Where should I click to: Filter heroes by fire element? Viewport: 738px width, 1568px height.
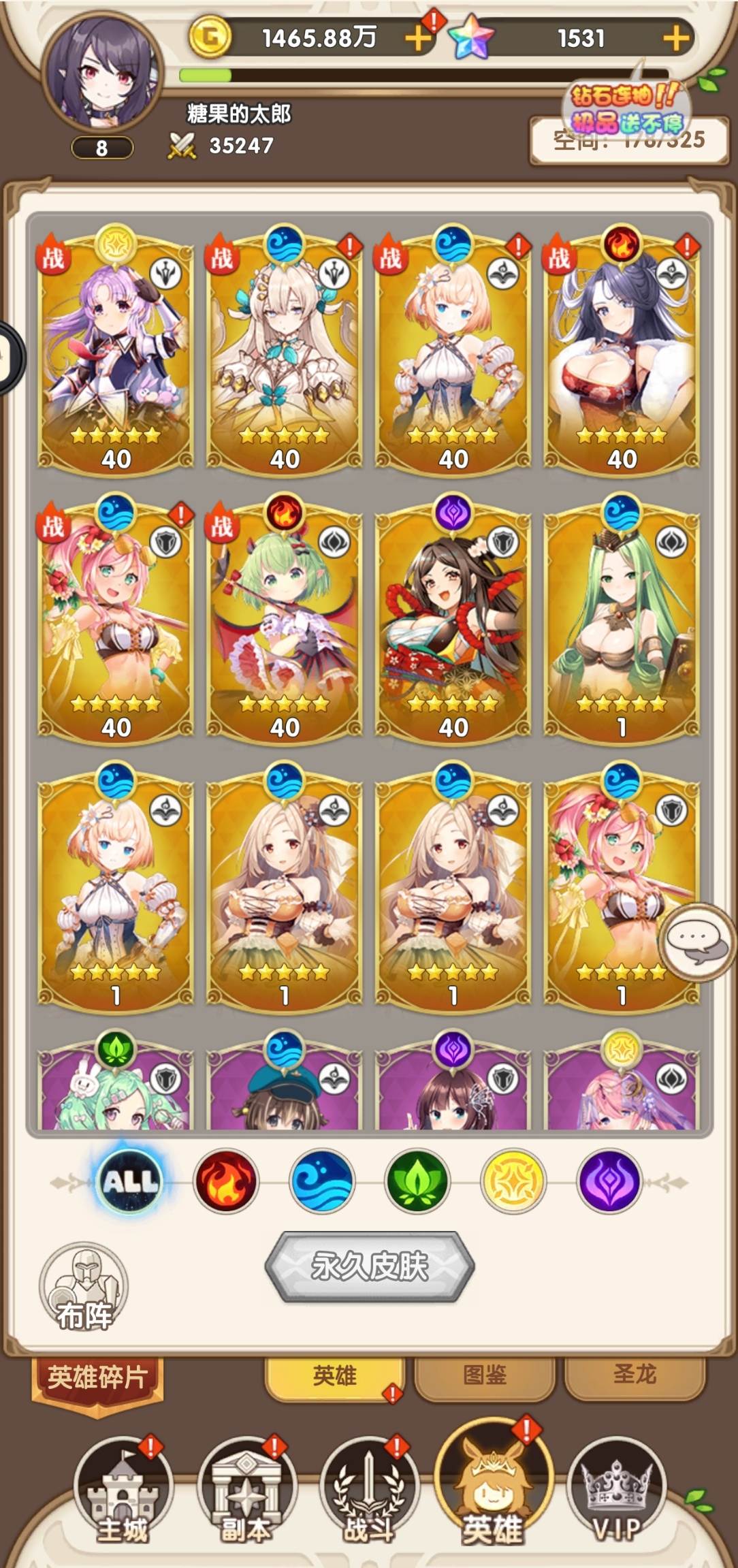click(226, 1181)
